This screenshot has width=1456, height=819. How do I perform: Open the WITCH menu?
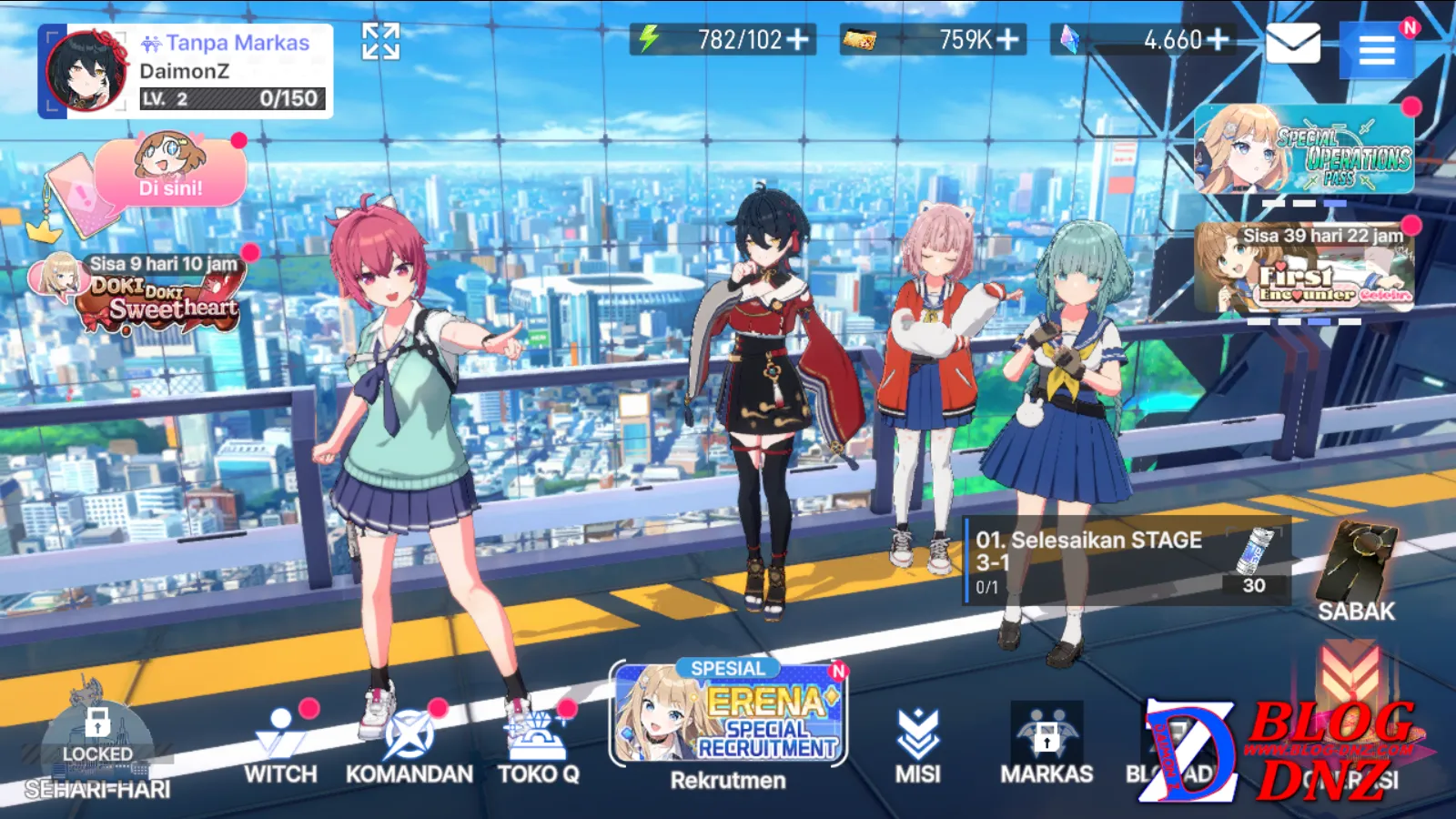tap(280, 746)
